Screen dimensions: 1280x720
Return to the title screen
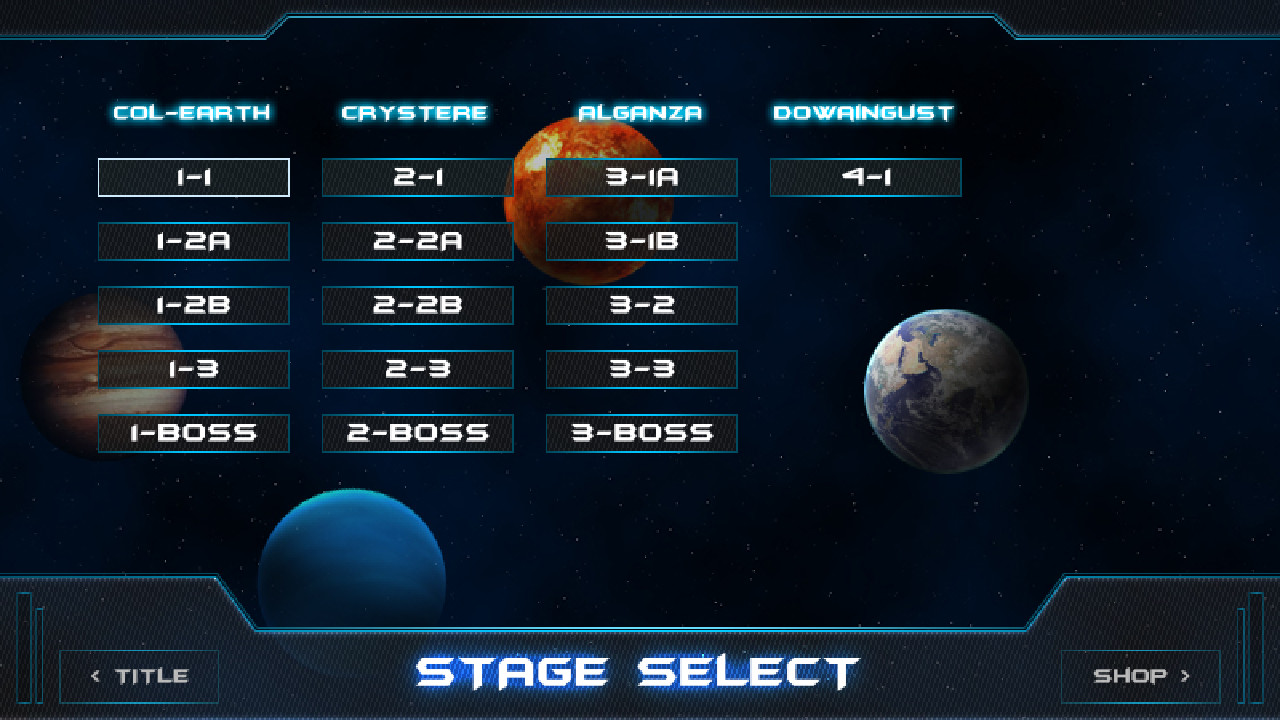139,675
